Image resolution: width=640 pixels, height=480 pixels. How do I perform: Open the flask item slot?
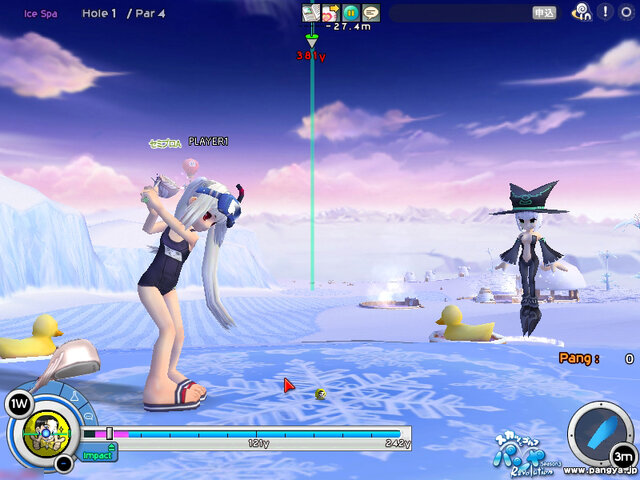click(x=75, y=397)
